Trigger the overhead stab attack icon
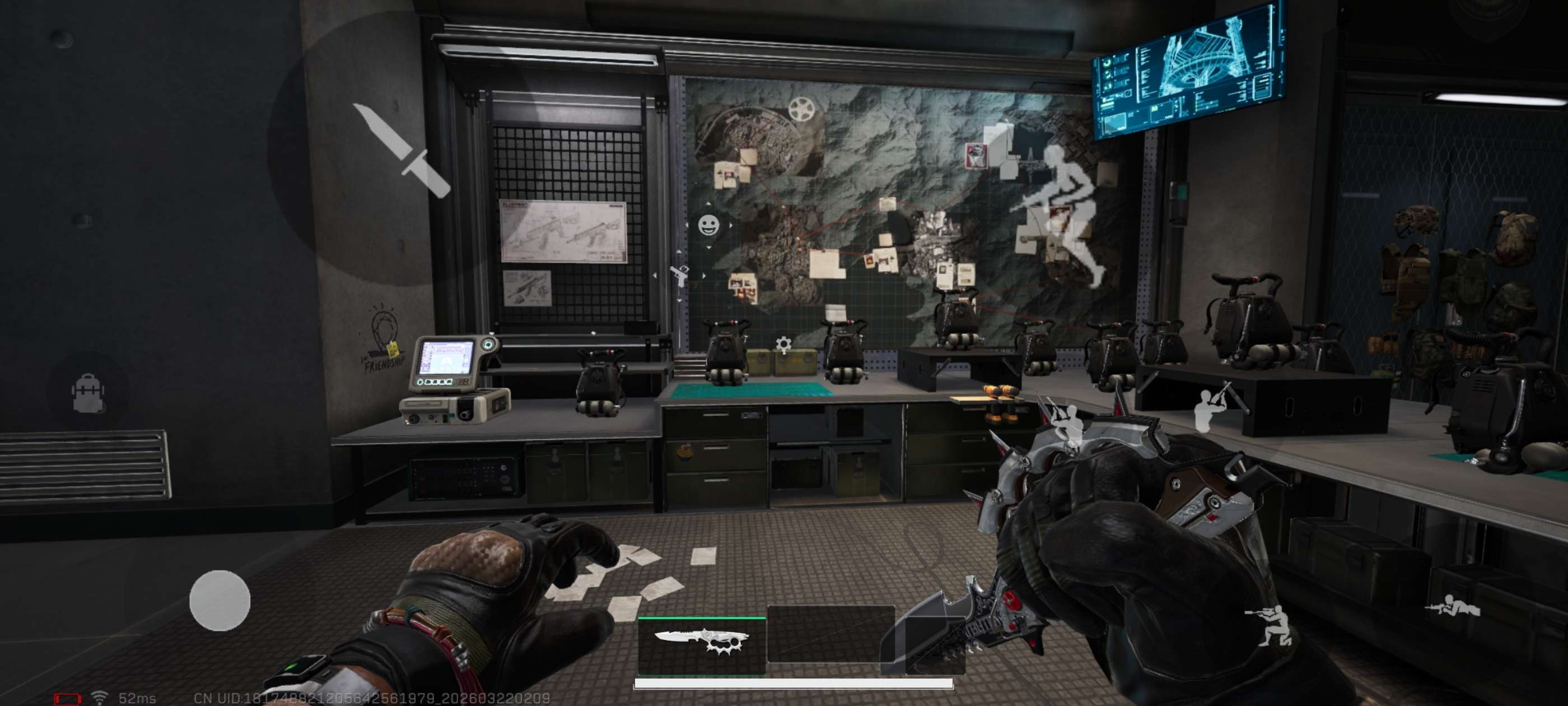1568x706 pixels. pos(1210,407)
